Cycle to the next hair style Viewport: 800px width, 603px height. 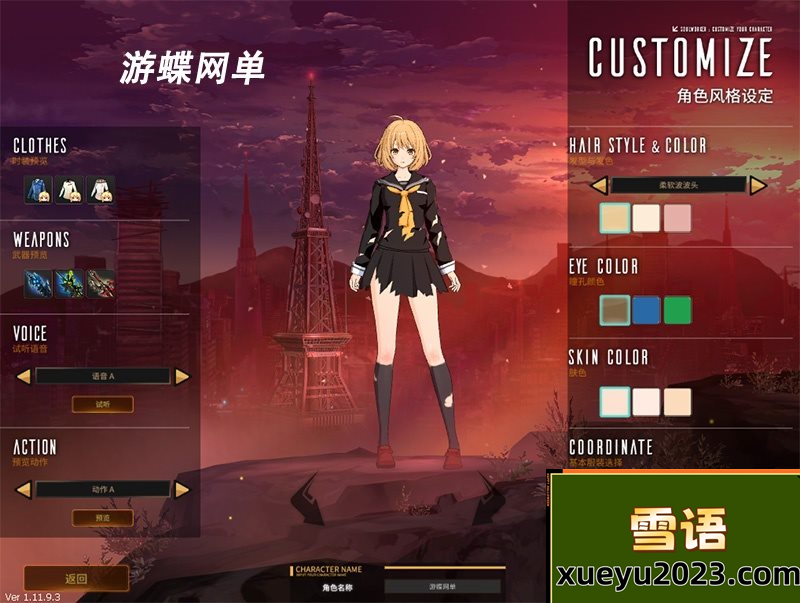758,185
